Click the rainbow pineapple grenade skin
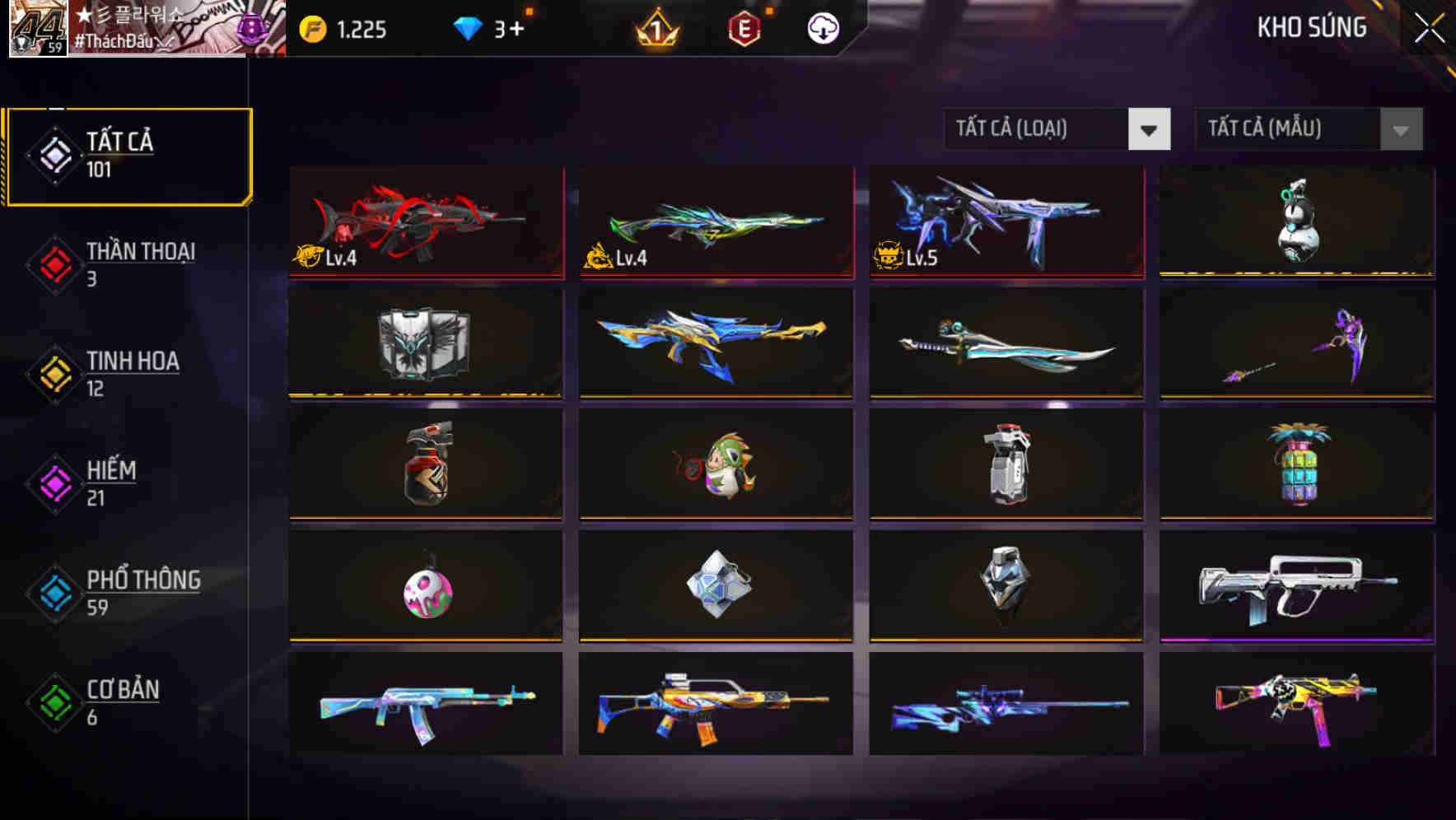Screen dimensions: 1456x820 click(x=1296, y=465)
